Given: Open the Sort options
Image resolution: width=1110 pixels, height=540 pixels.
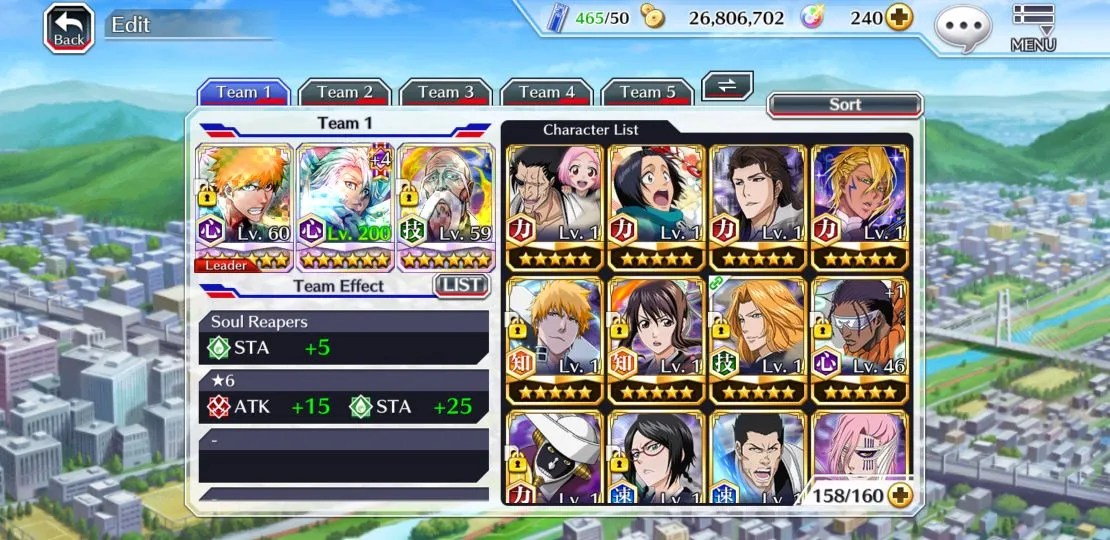Looking at the screenshot, I should click(844, 105).
